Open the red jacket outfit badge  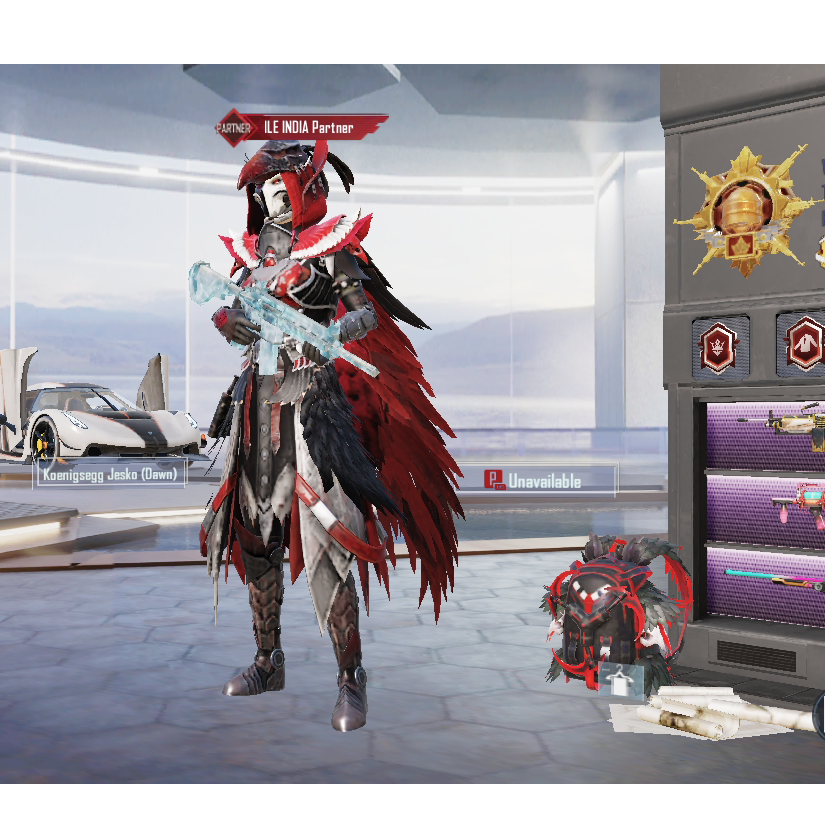802,346
